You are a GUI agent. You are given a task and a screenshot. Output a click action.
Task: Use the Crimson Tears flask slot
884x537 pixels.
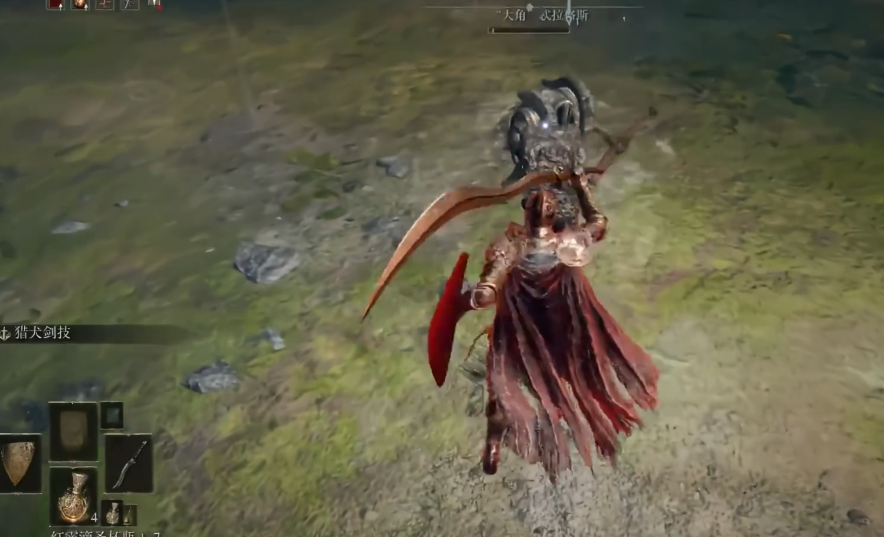(74, 497)
